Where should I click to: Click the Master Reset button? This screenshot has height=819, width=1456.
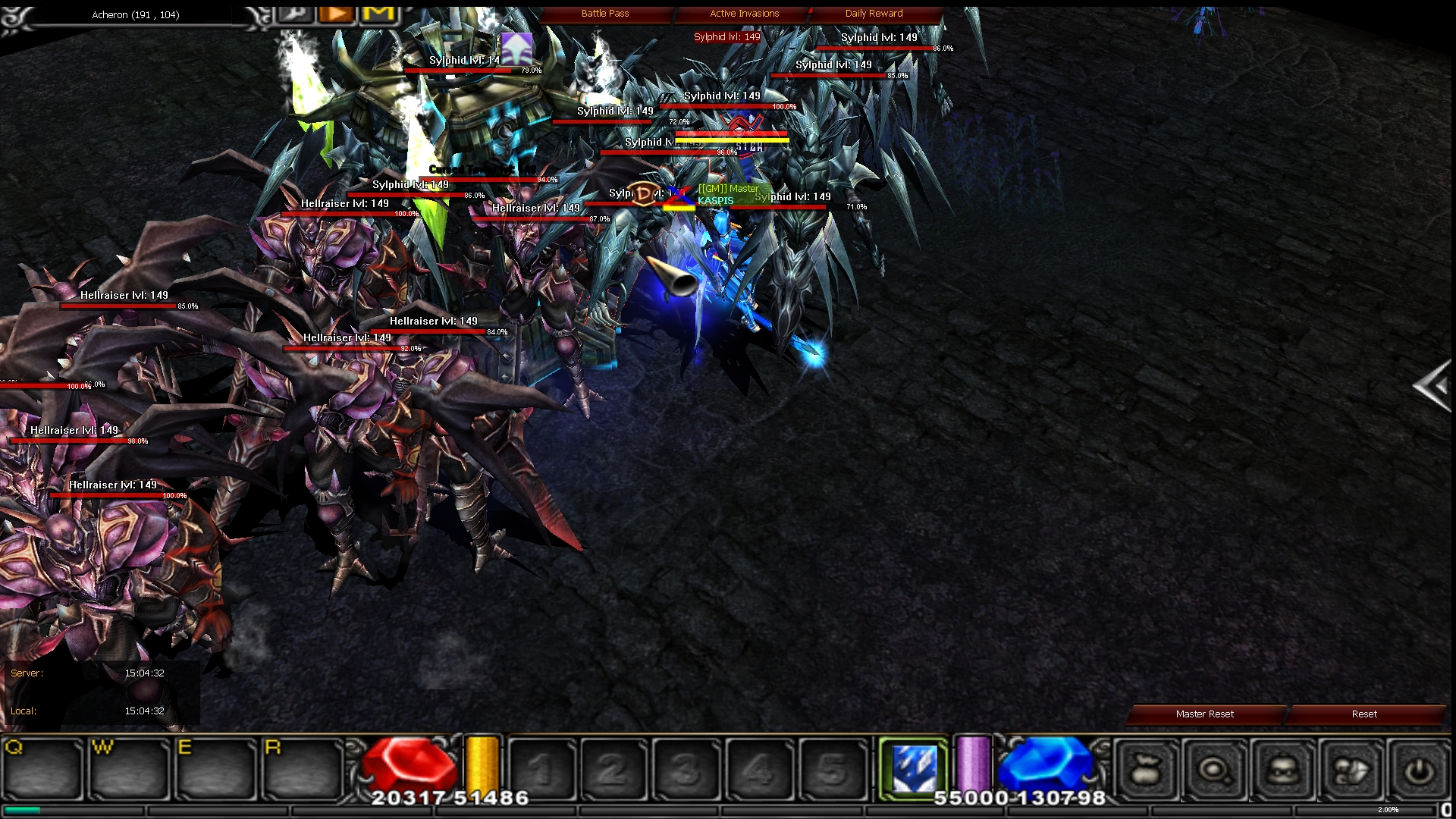coord(1204,714)
